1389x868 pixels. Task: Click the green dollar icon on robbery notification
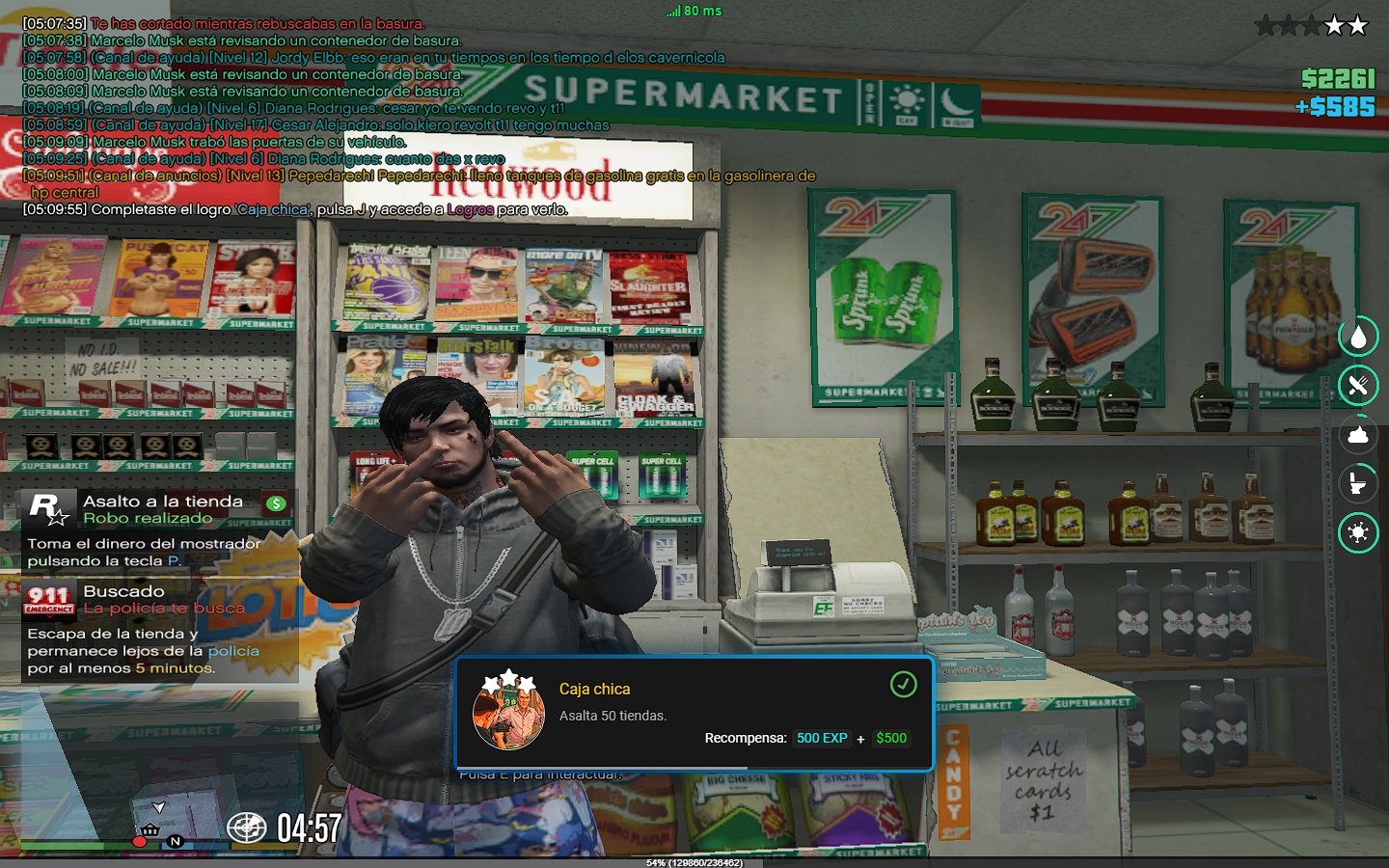pos(276,502)
